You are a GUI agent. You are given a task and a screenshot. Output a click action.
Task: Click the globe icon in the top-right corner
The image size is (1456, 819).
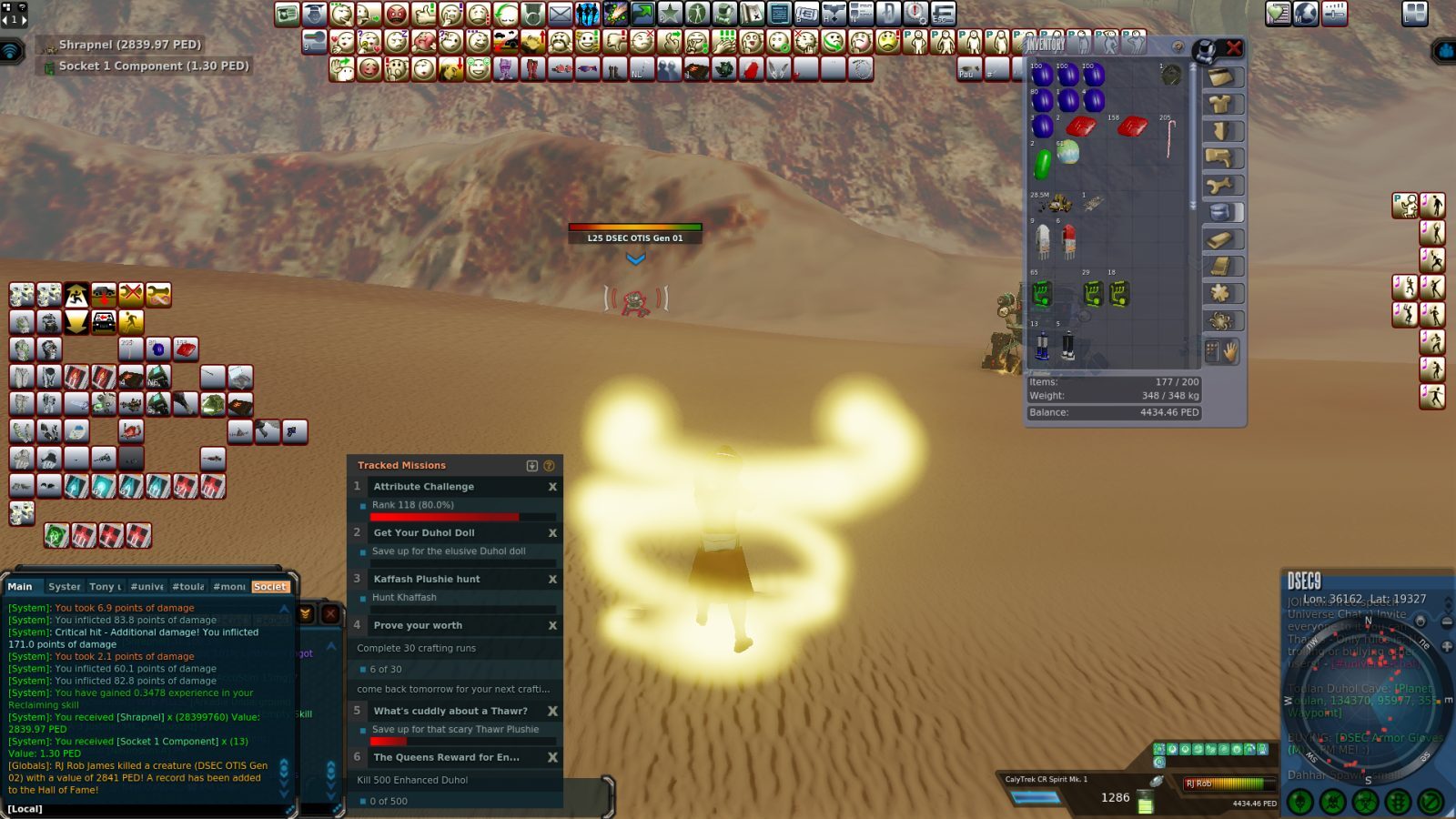tap(1305, 14)
